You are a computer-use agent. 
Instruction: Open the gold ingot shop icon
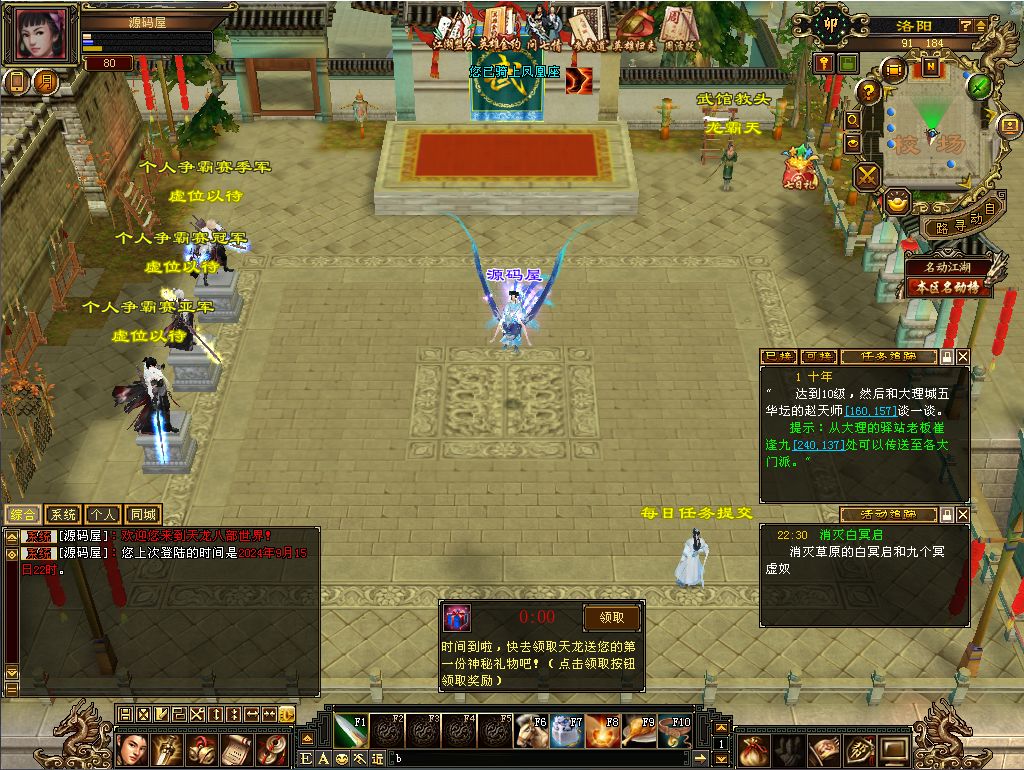click(x=898, y=203)
